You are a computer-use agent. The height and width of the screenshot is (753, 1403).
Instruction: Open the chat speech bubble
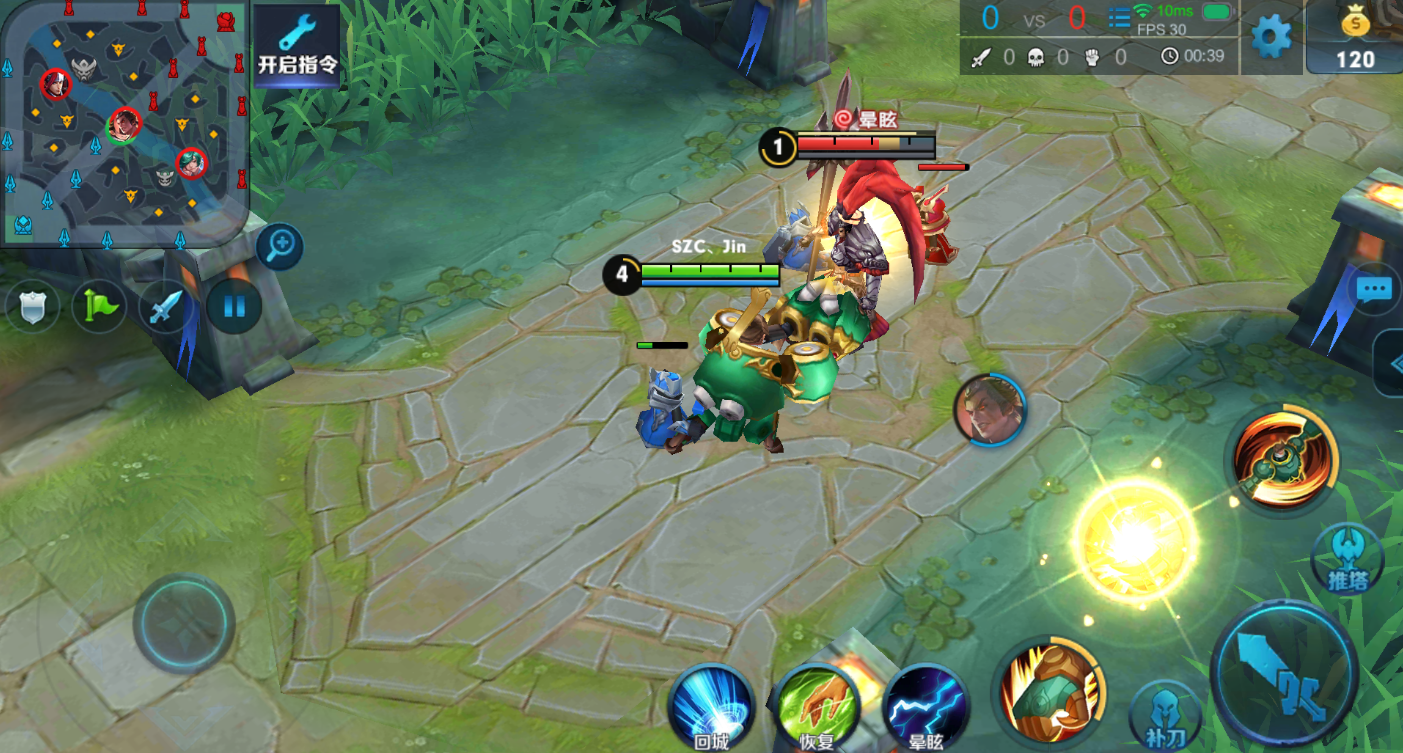click(1374, 290)
